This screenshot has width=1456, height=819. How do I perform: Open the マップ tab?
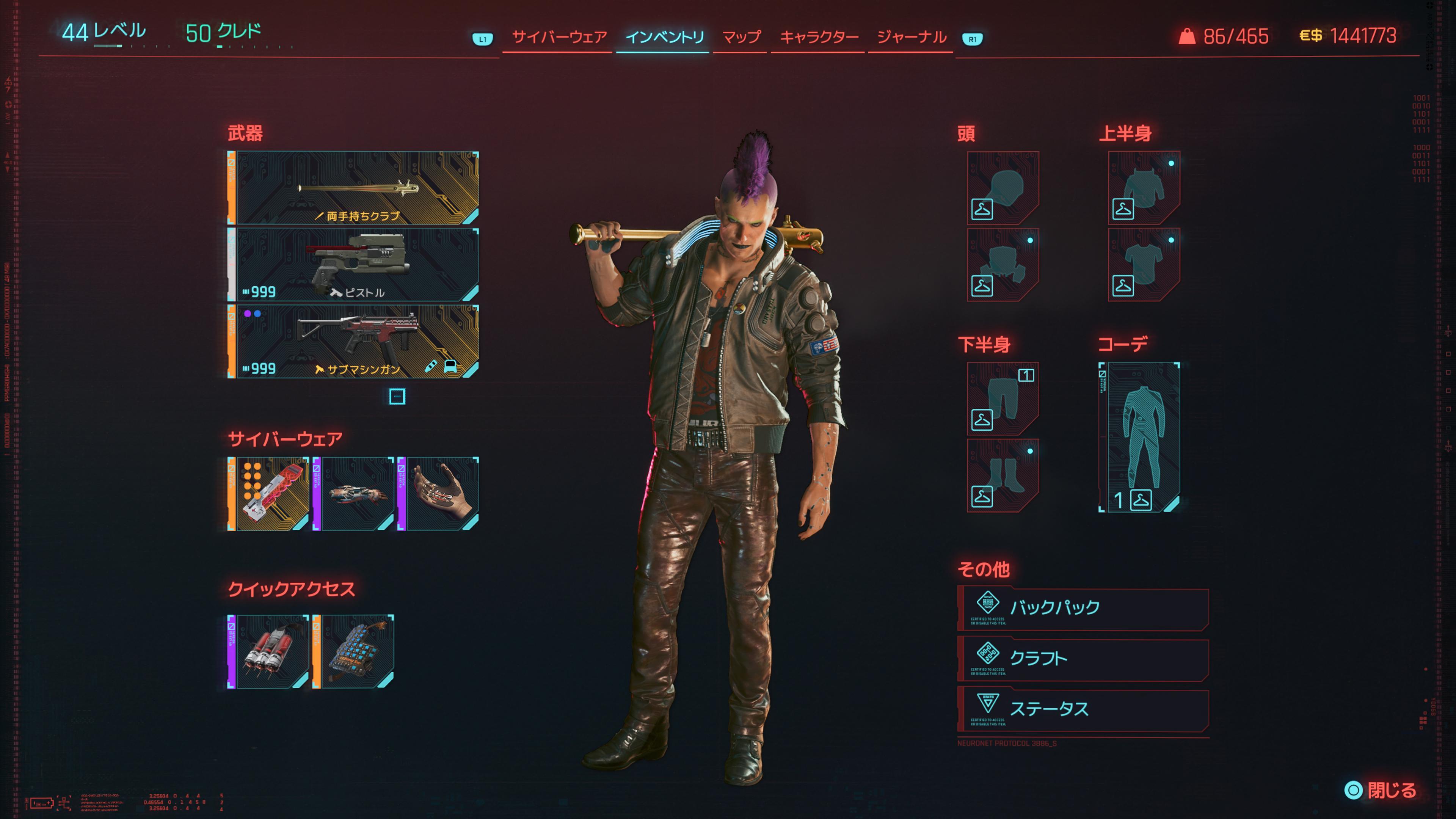(741, 37)
